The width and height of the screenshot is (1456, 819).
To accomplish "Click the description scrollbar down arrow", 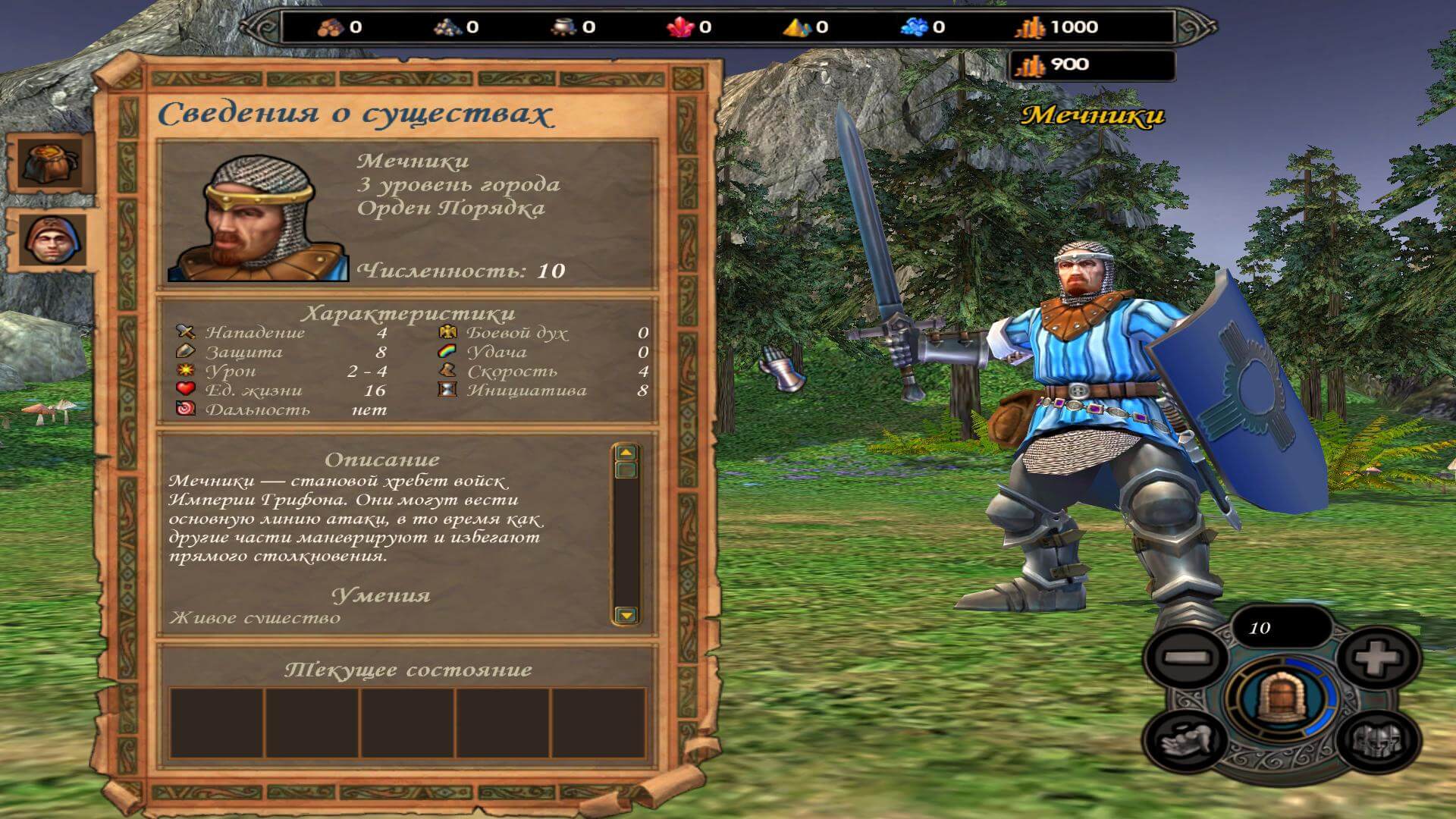I will (626, 614).
